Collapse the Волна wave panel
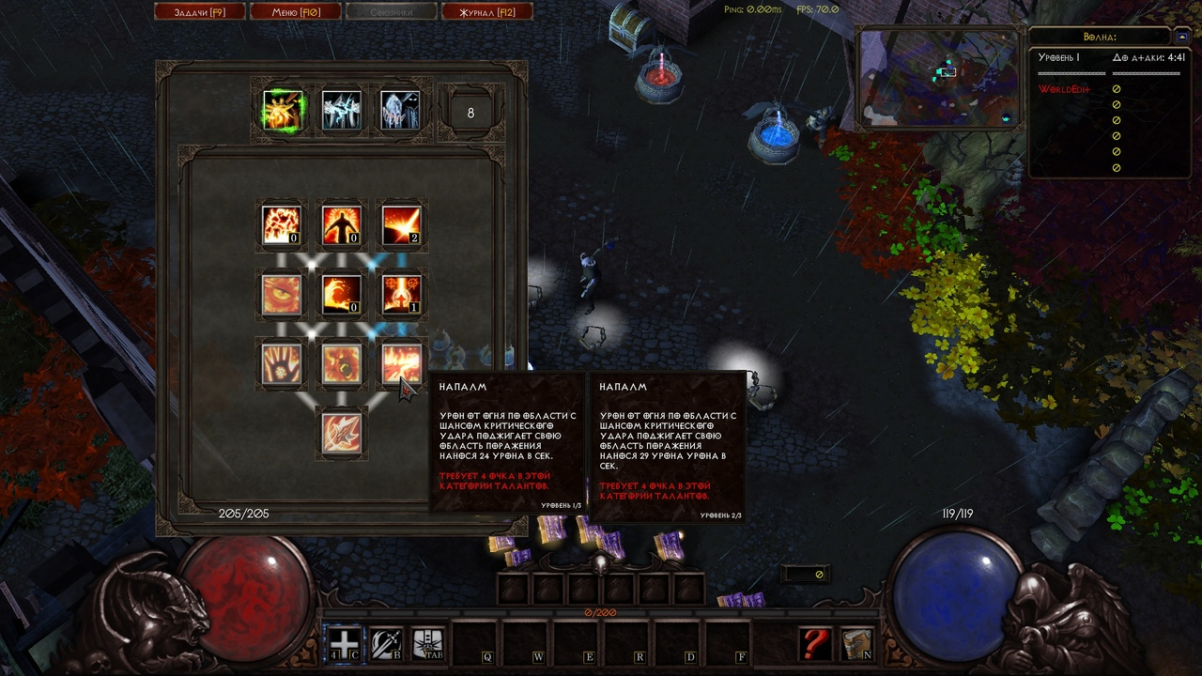Screen dimensions: 1202x676 pyautogui.click(x=1181, y=36)
